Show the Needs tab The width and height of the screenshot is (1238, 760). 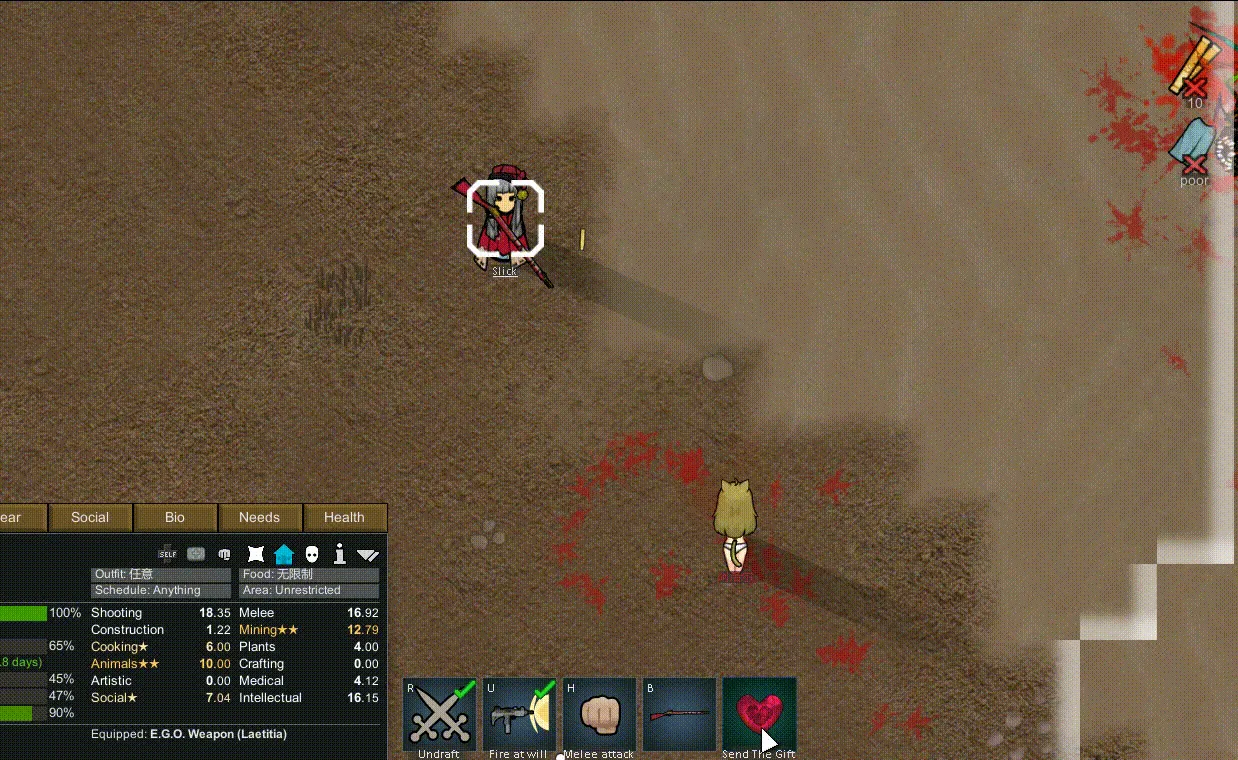259,517
